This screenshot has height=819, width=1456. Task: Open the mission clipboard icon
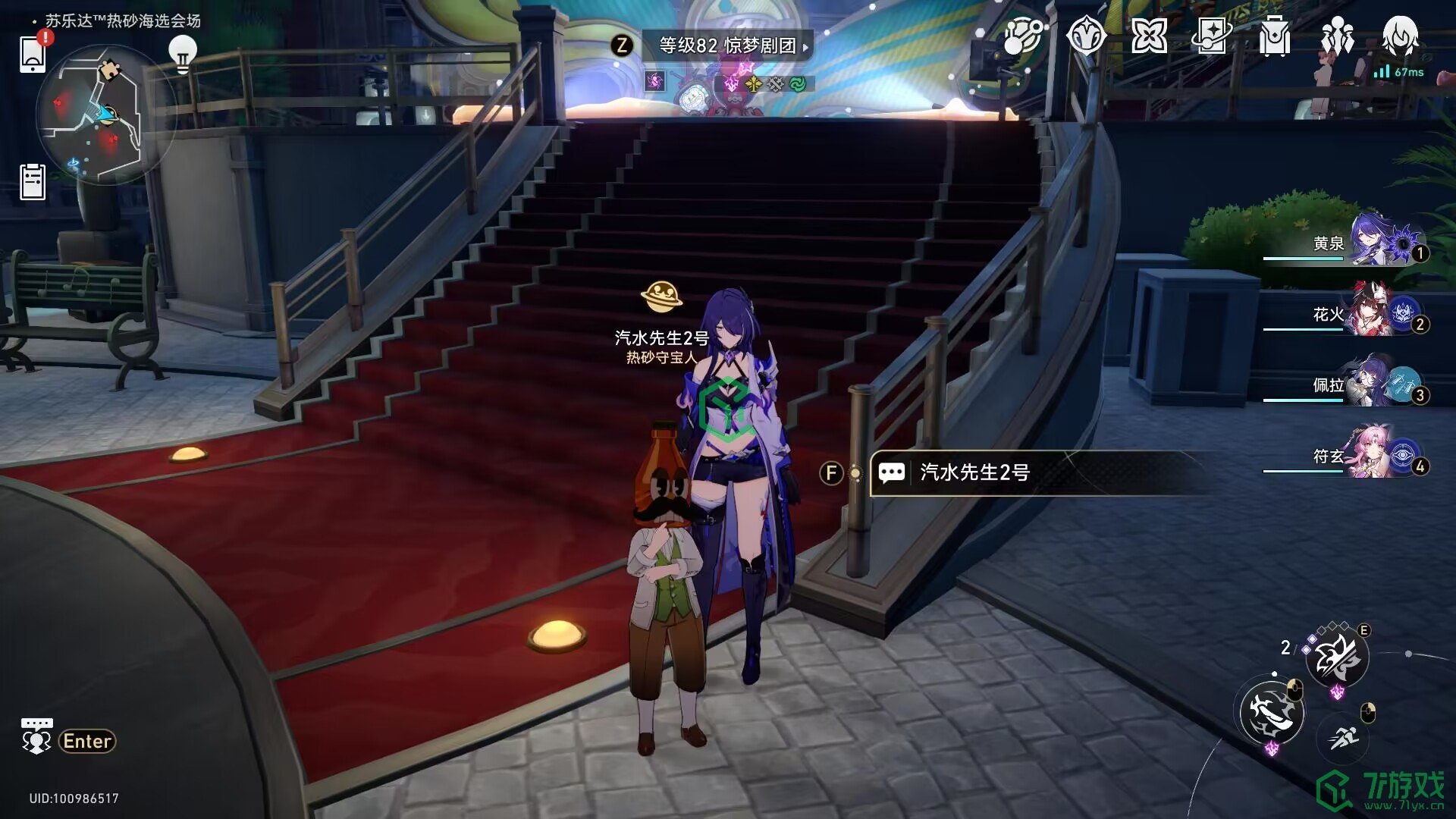pyautogui.click(x=33, y=182)
